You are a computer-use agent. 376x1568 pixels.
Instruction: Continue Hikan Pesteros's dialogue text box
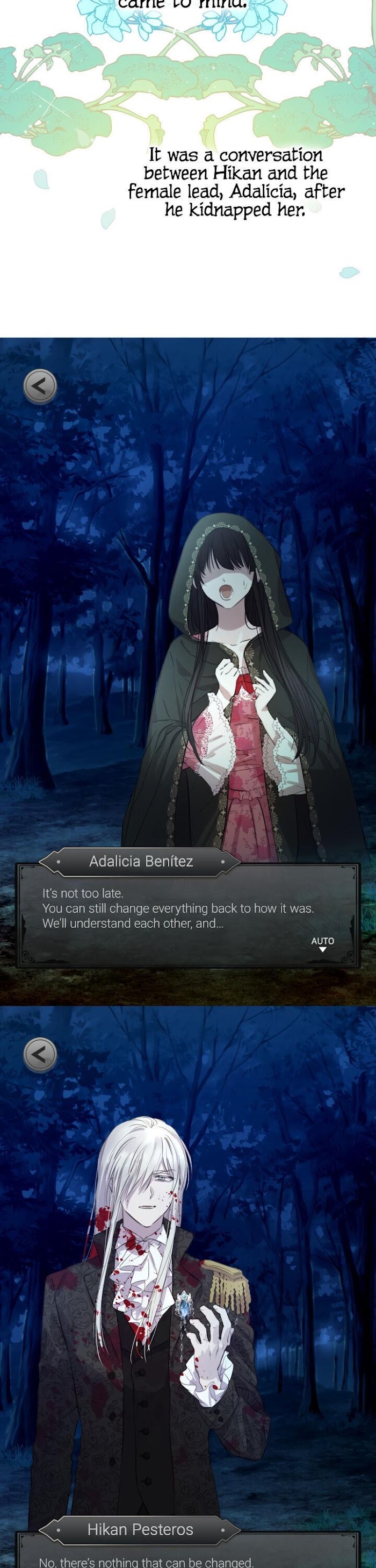coord(183,1559)
